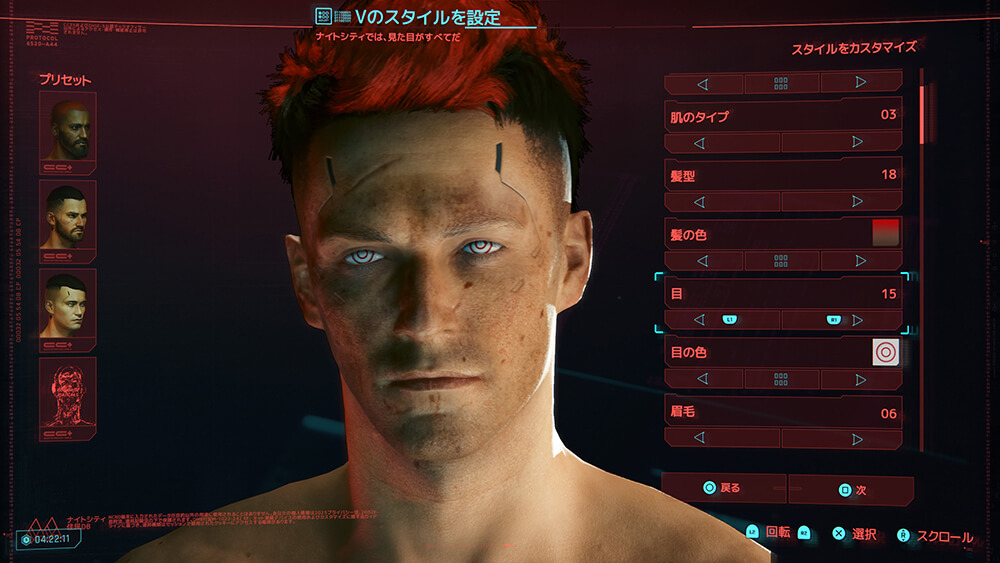
Task: Advance 髪型 hairstyle to the next option
Action: point(858,202)
